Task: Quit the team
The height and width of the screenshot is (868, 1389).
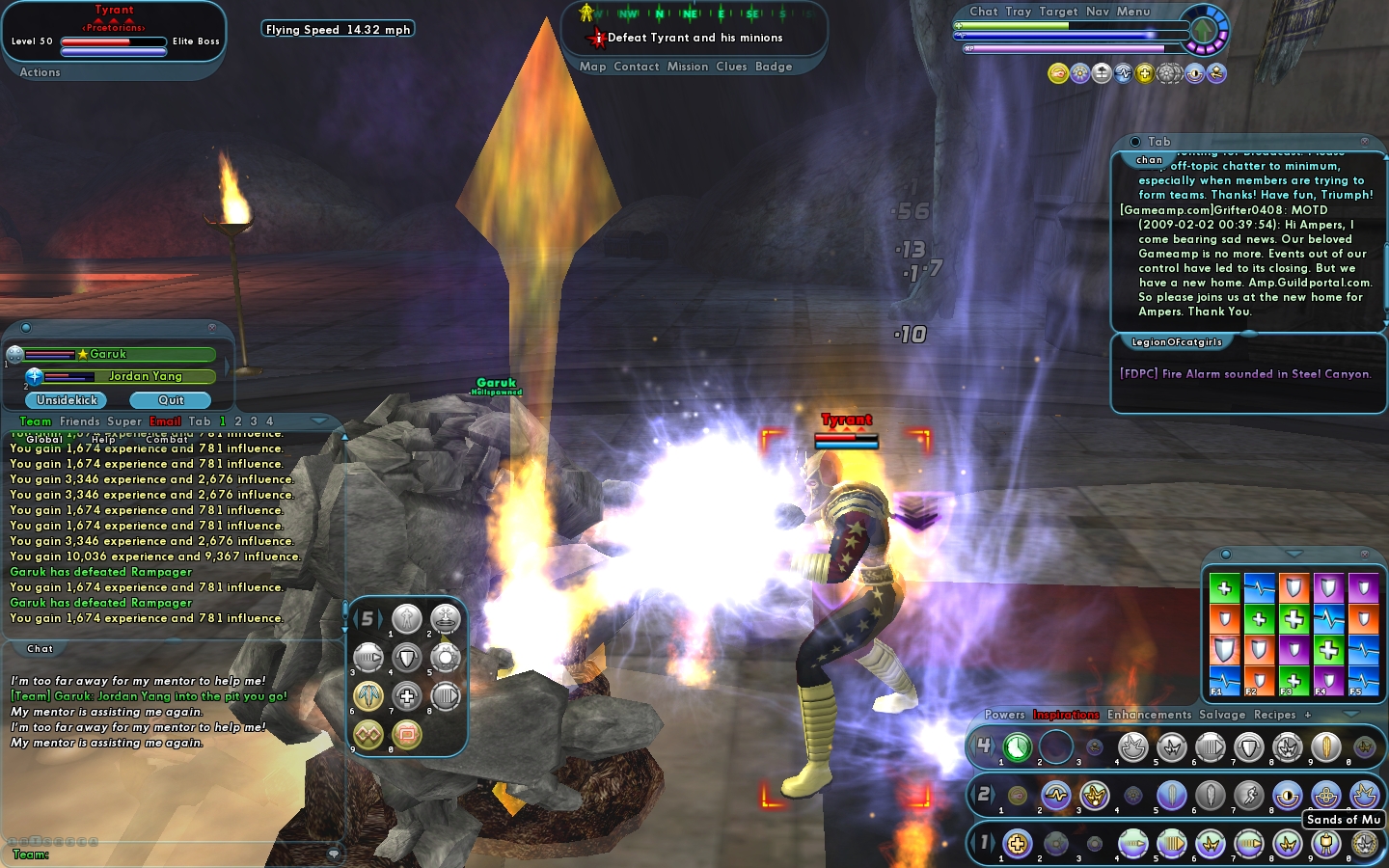Action: (171, 400)
